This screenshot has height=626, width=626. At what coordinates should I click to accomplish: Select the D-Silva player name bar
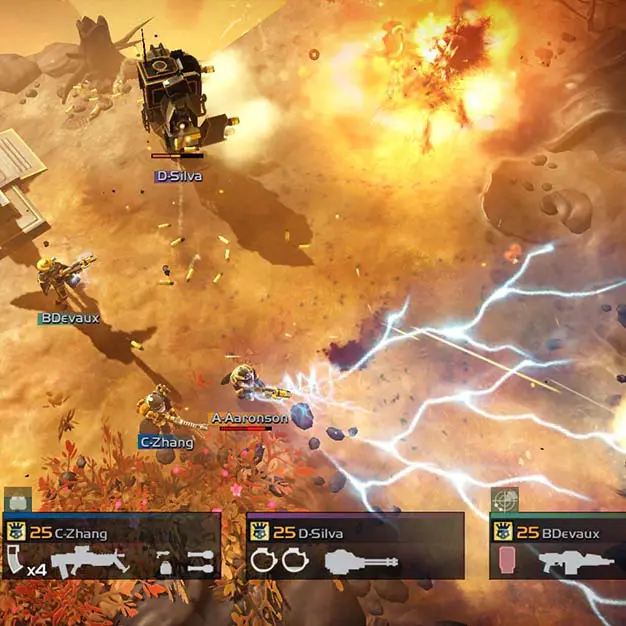pos(355,533)
